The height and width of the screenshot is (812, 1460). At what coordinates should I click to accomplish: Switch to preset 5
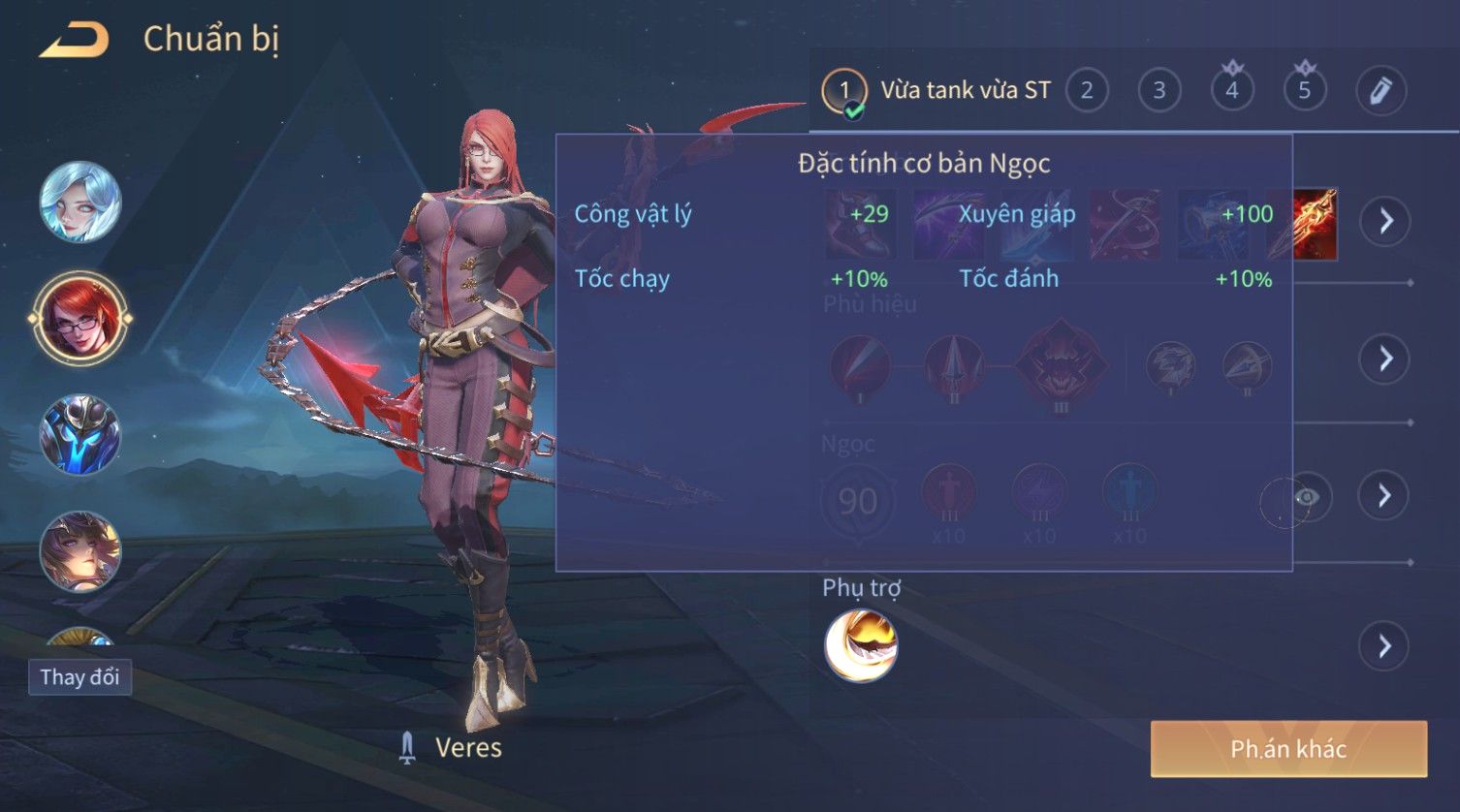[1305, 91]
